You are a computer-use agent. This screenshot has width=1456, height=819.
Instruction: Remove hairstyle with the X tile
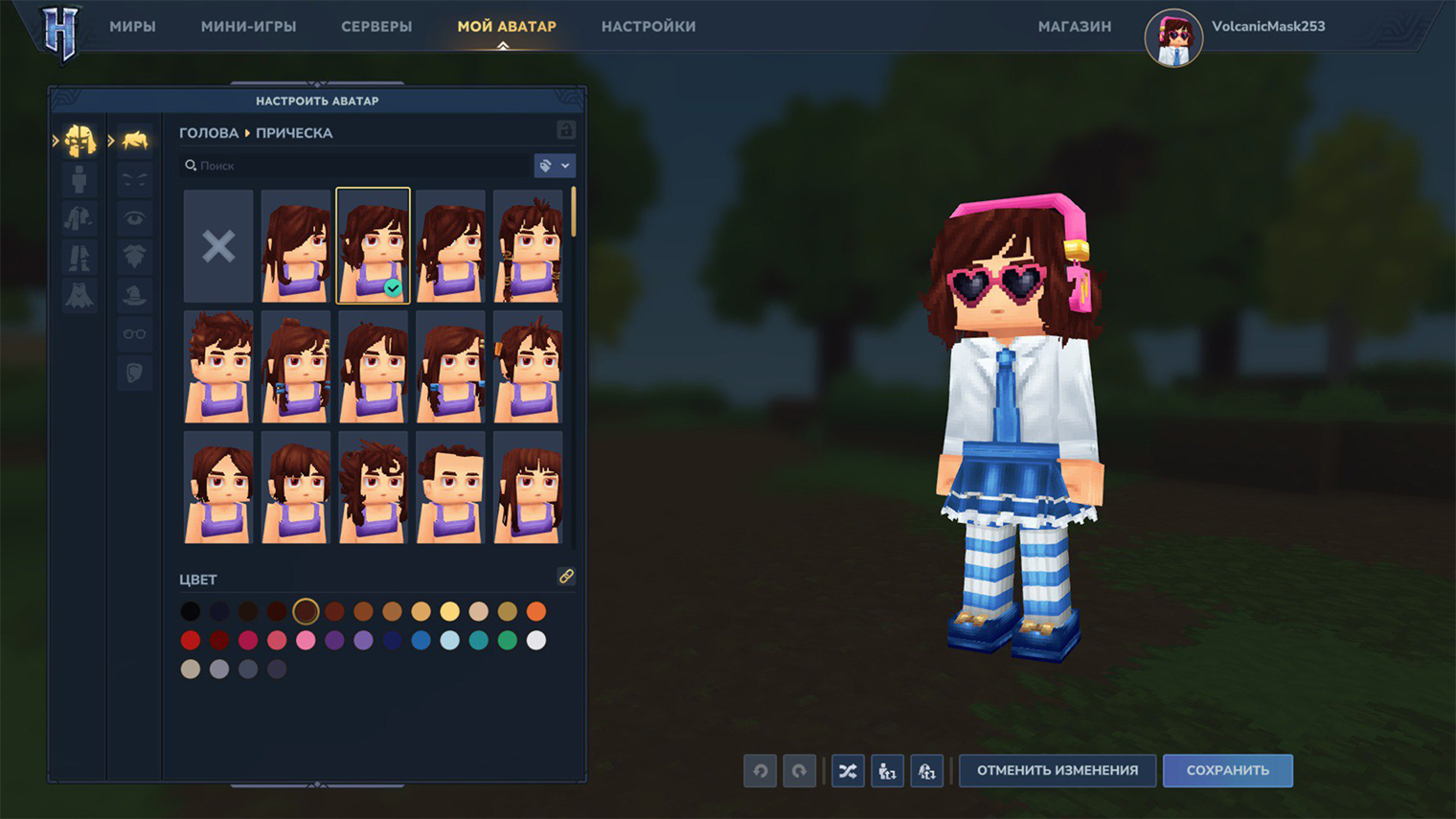[218, 246]
